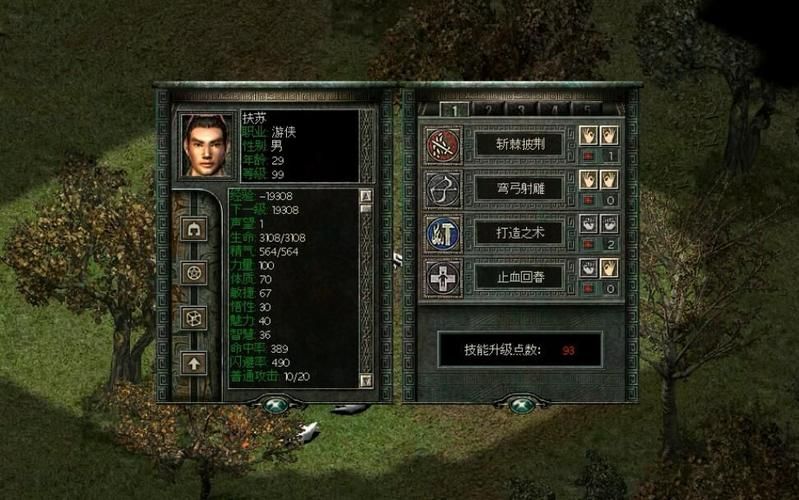The width and height of the screenshot is (799, 500).
Task: Switch to skill page tab 2
Action: [488, 109]
